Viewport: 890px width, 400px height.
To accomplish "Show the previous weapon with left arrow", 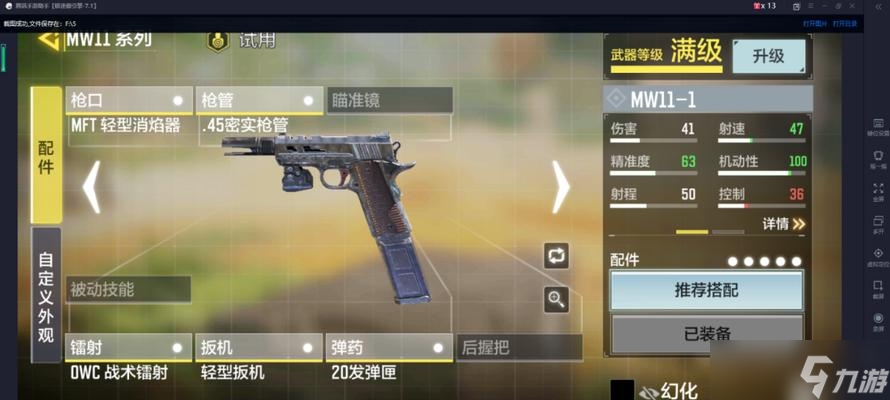I will [x=91, y=185].
